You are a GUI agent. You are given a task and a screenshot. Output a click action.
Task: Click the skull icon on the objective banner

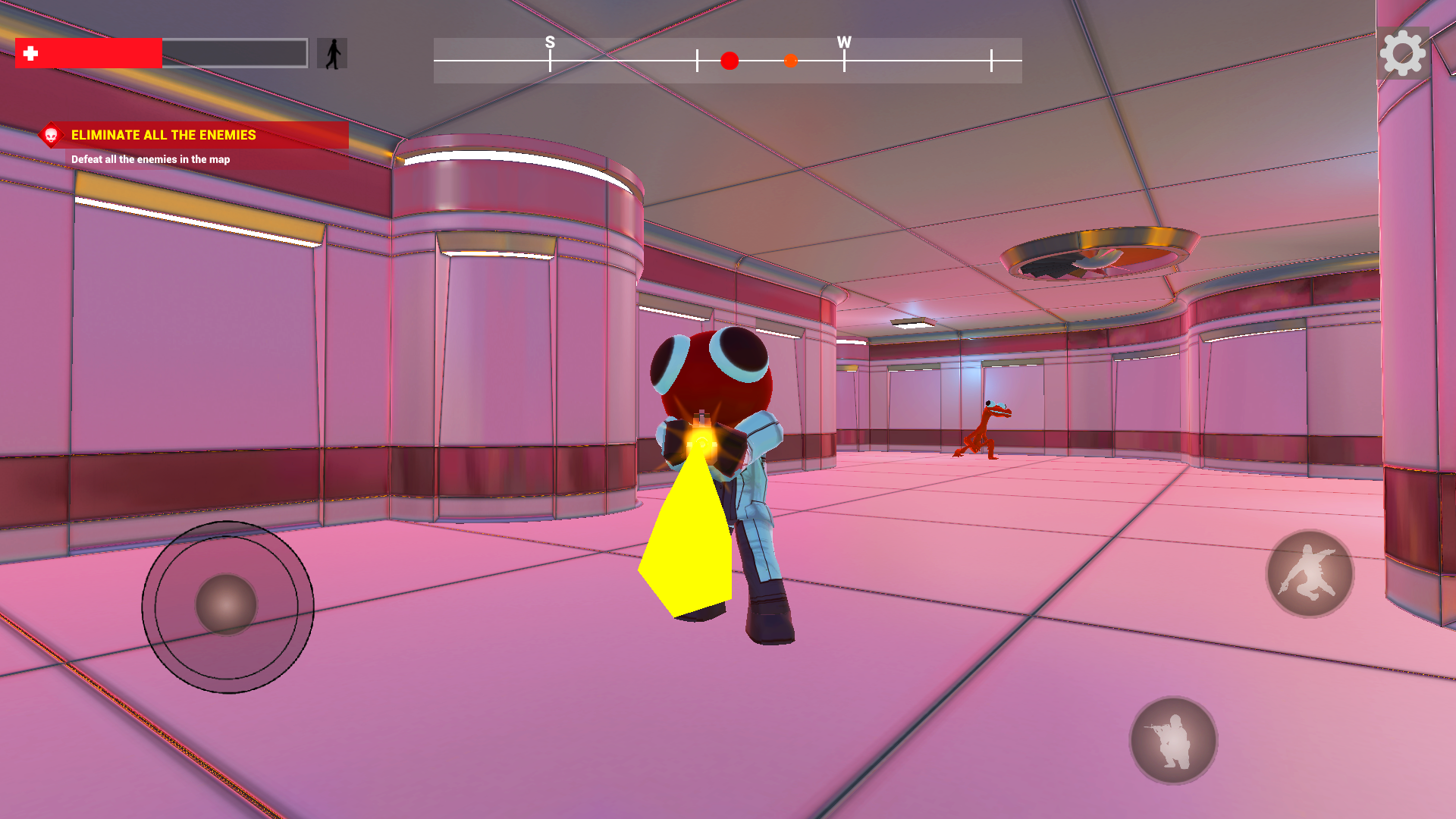pyautogui.click(x=52, y=136)
